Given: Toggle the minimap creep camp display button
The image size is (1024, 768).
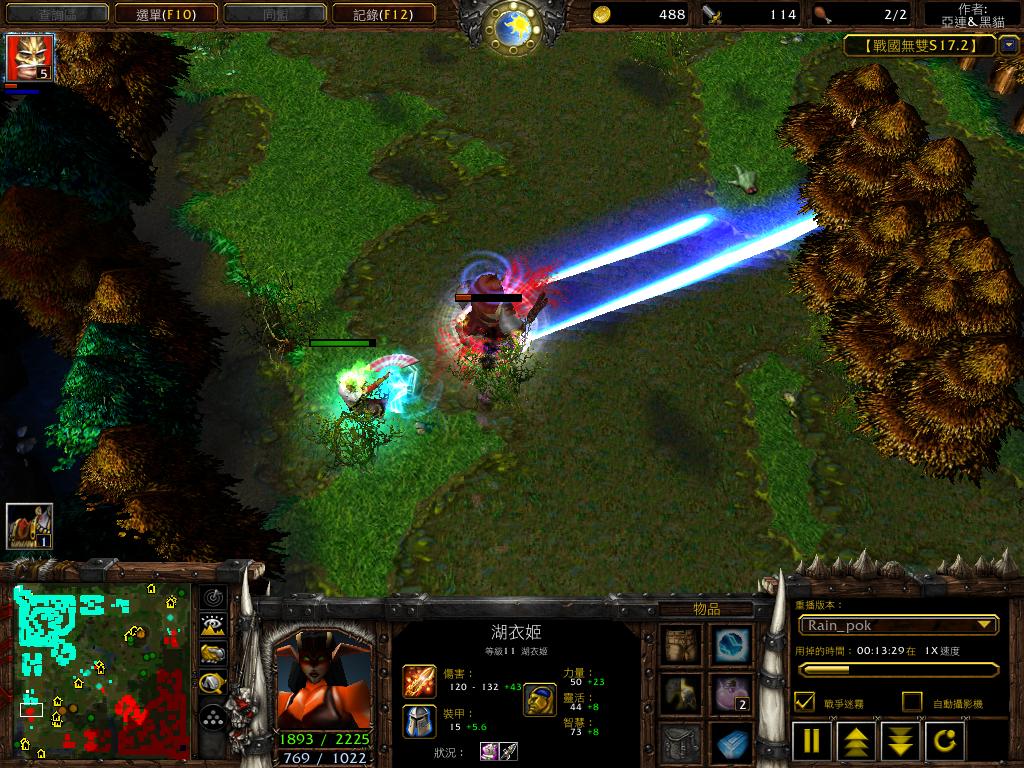Looking at the screenshot, I should click(213, 684).
